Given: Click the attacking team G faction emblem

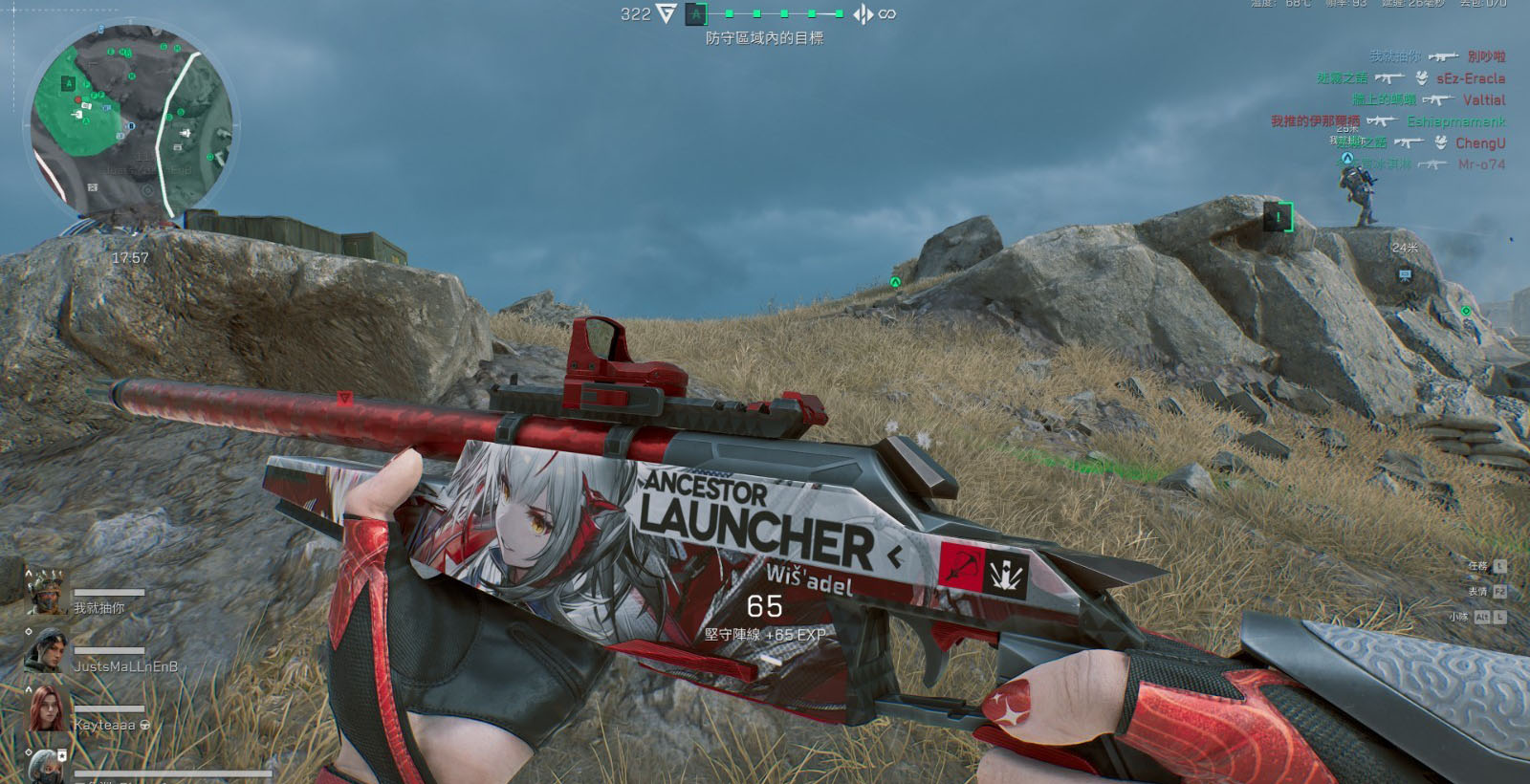Looking at the screenshot, I should (666, 14).
